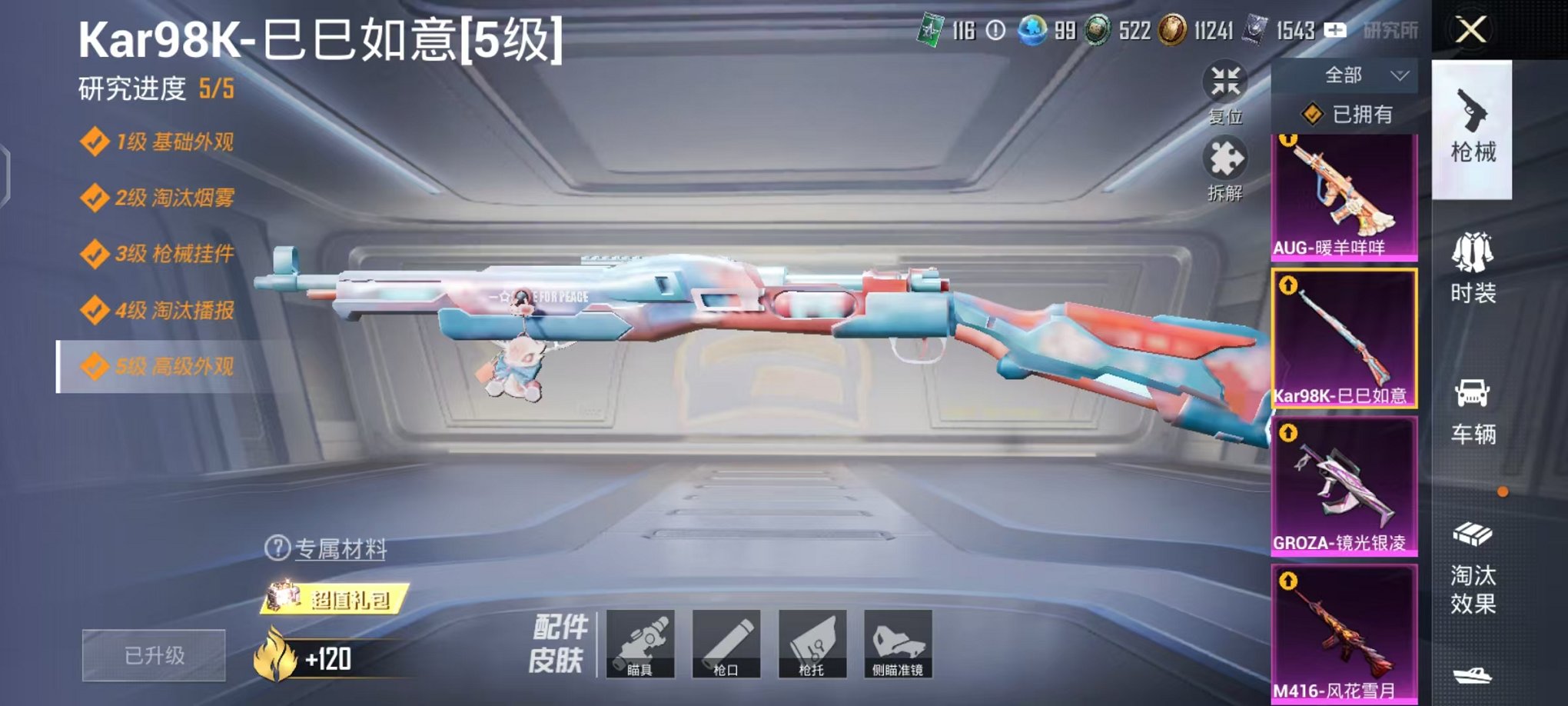
Task: Select the 侧瞄准镜 side scope skin
Action: point(898,644)
